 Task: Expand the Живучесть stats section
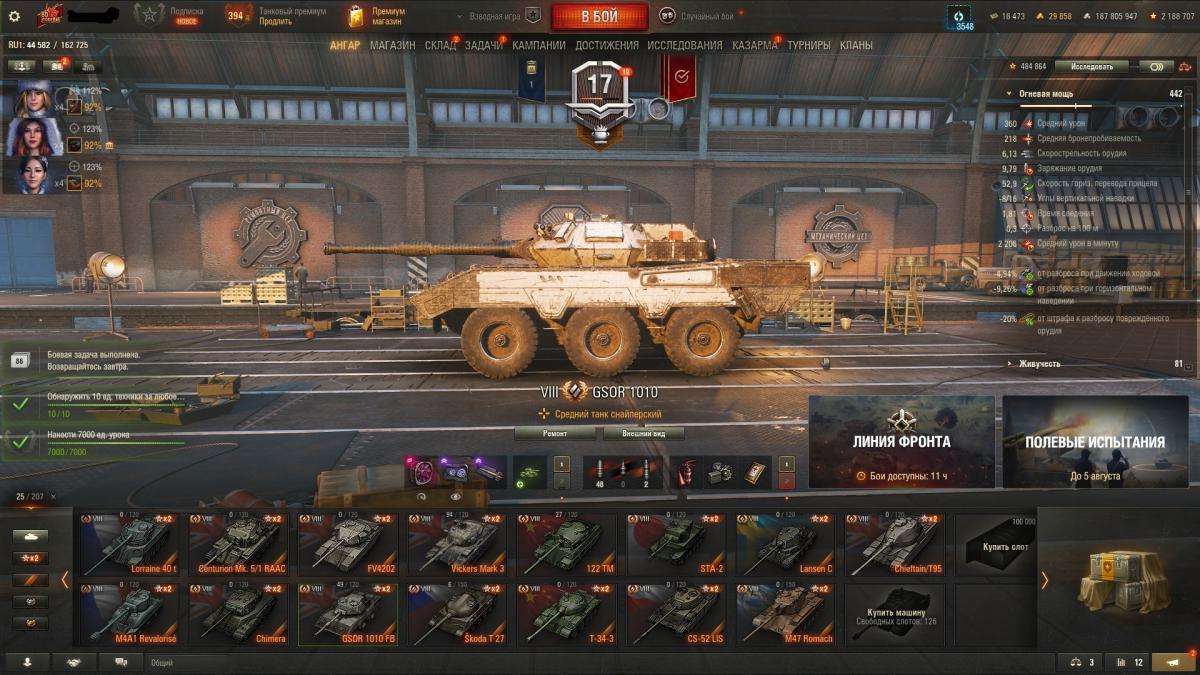[1039, 364]
